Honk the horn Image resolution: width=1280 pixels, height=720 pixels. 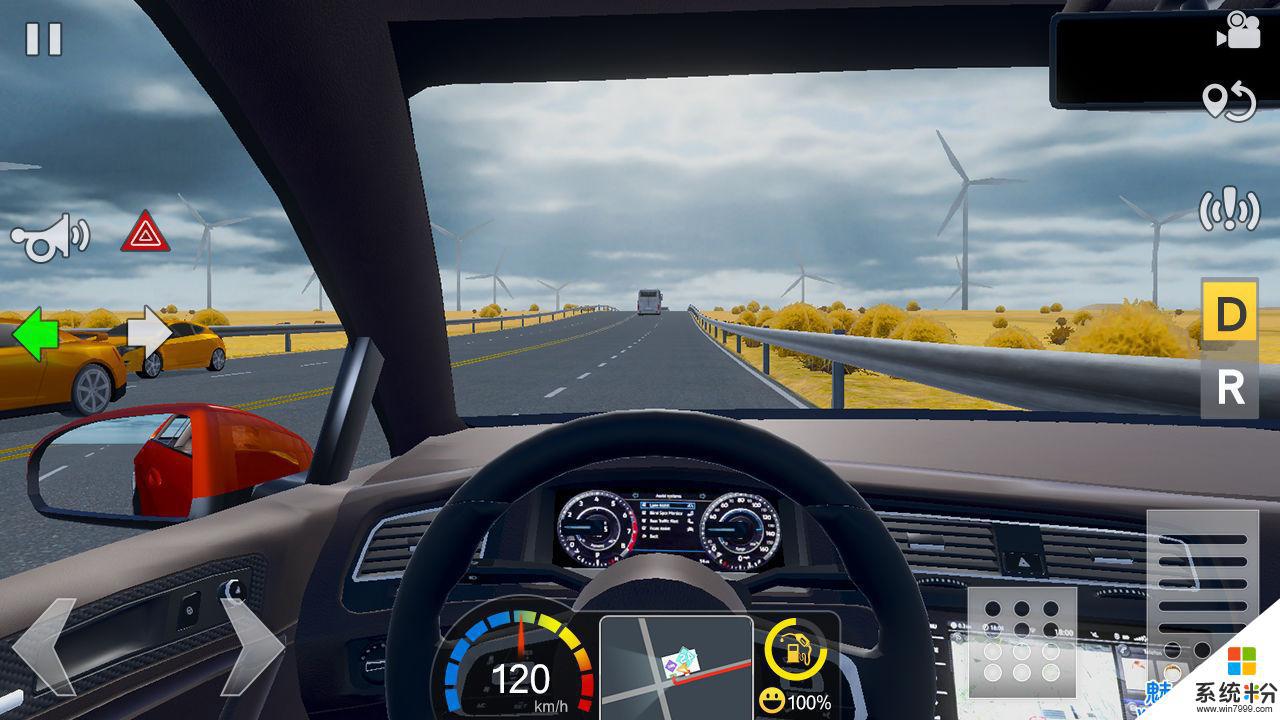[x=49, y=236]
